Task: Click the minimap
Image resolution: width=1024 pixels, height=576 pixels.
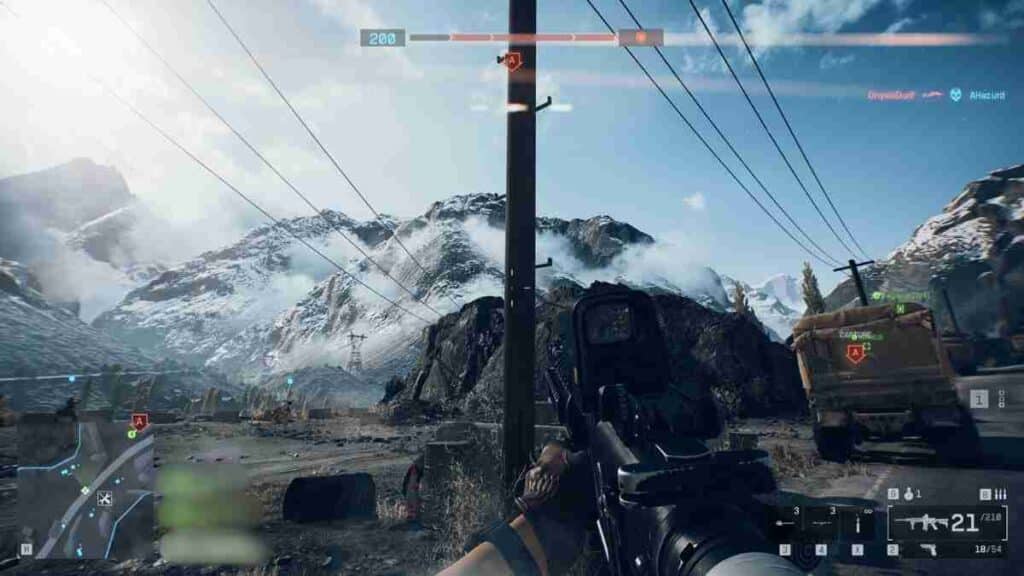Action: point(85,487)
